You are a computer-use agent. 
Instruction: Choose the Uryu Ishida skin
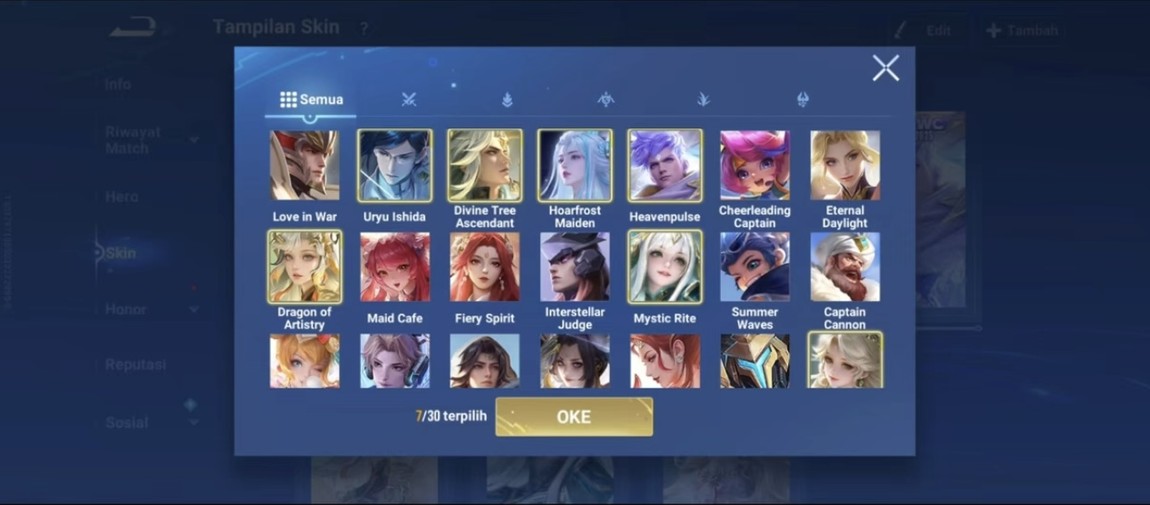[395, 166]
